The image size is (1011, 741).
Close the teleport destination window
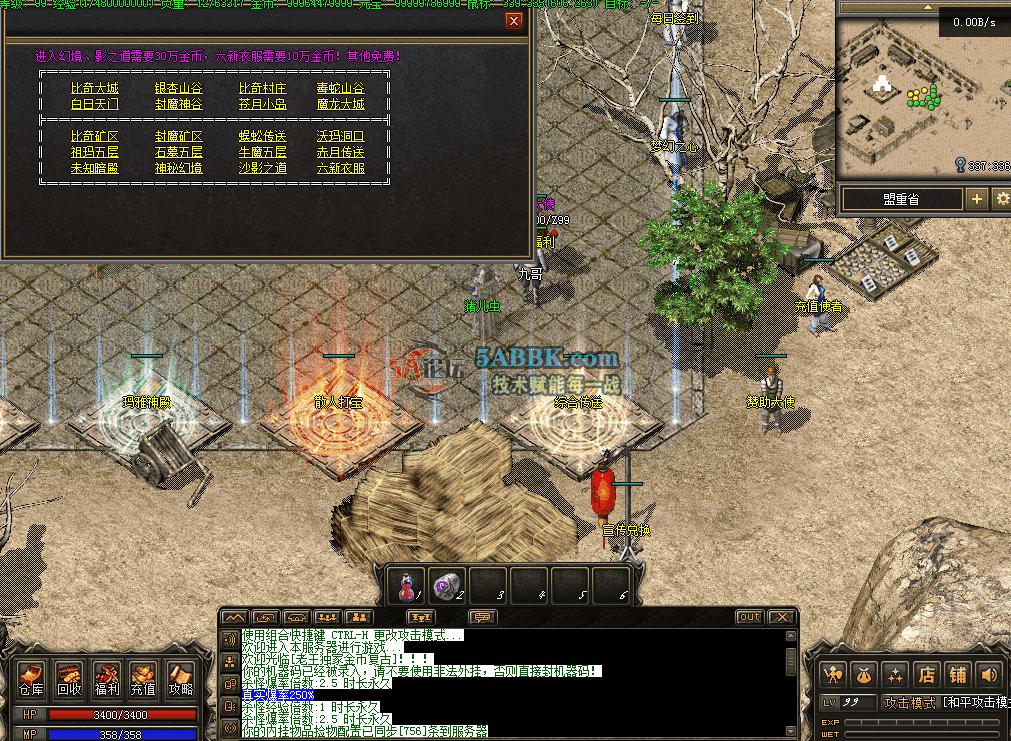click(x=514, y=20)
